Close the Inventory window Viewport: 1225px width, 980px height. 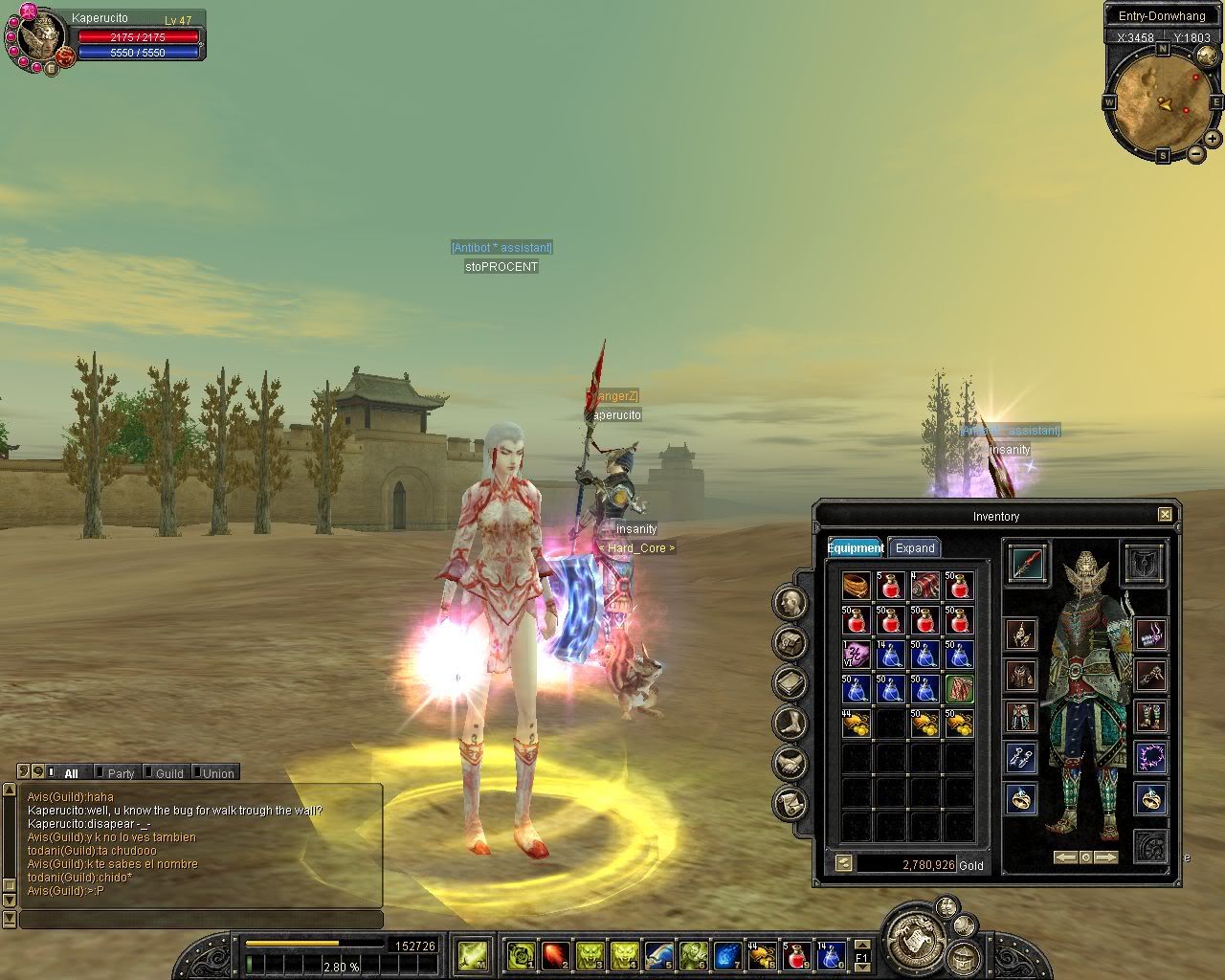[x=1165, y=515]
